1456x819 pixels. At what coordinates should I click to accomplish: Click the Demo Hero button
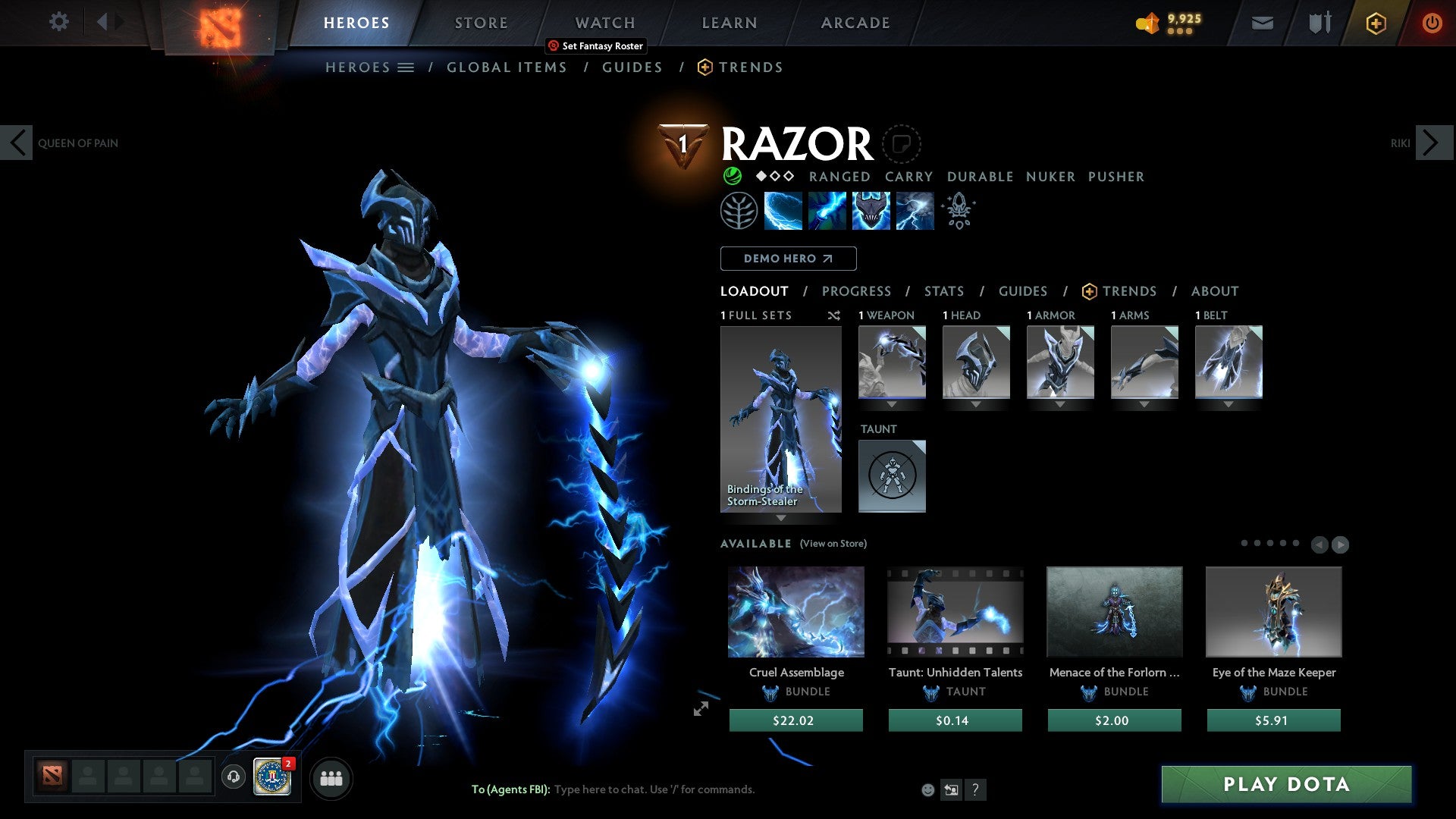pyautogui.click(x=788, y=259)
